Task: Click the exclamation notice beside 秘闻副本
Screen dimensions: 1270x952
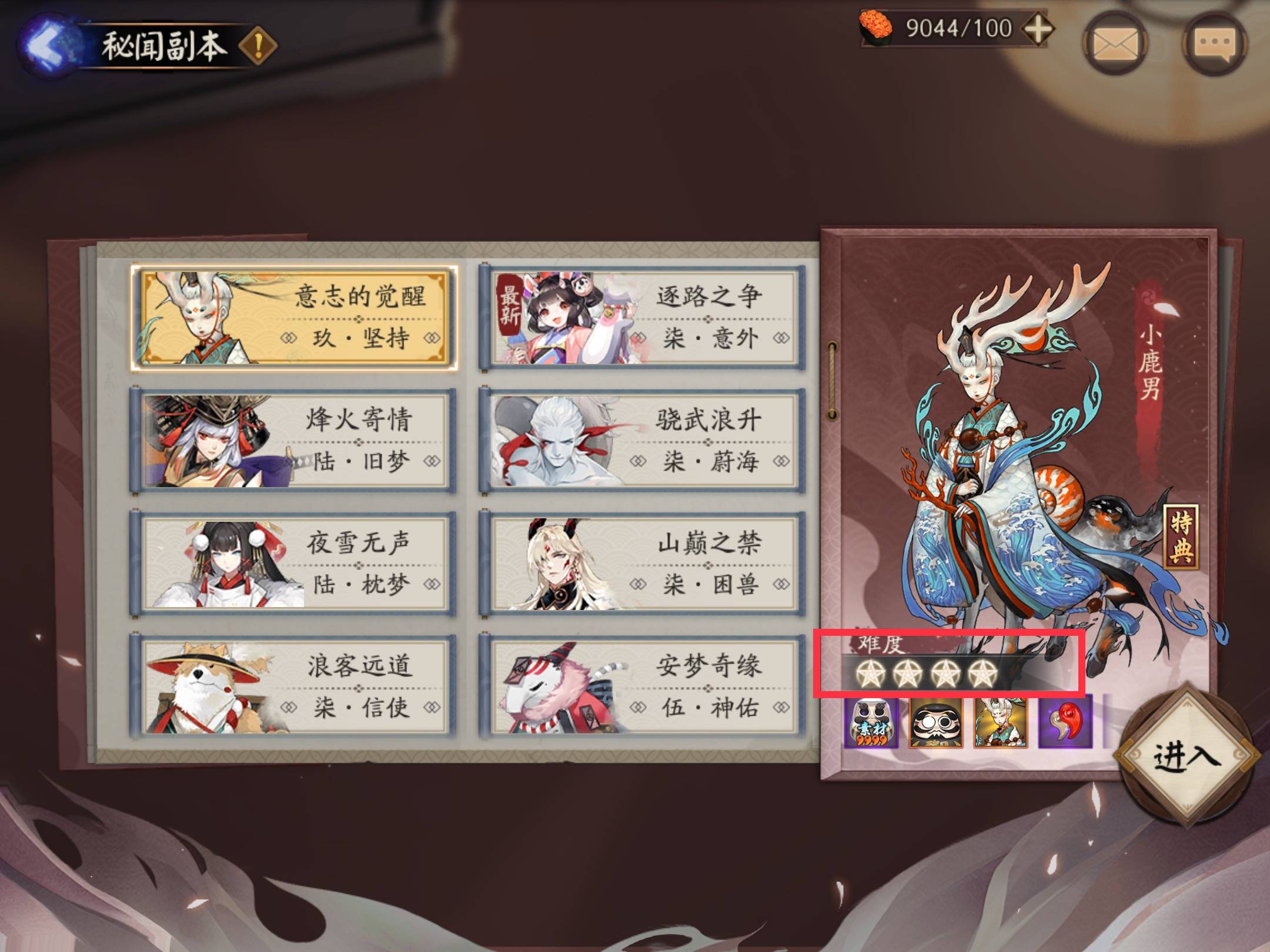Action: (x=259, y=43)
